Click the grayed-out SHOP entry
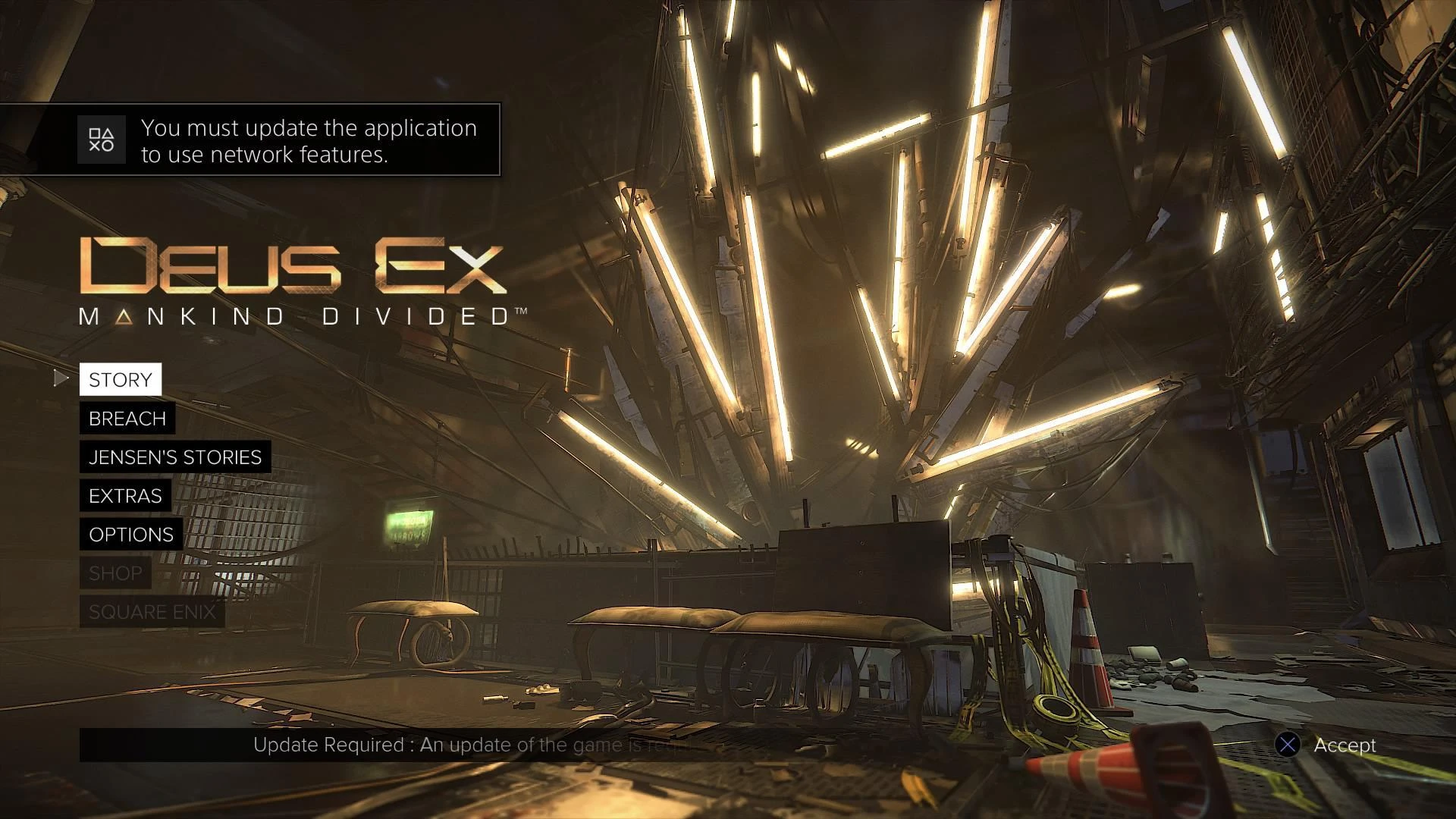Image resolution: width=1456 pixels, height=819 pixels. point(115,573)
